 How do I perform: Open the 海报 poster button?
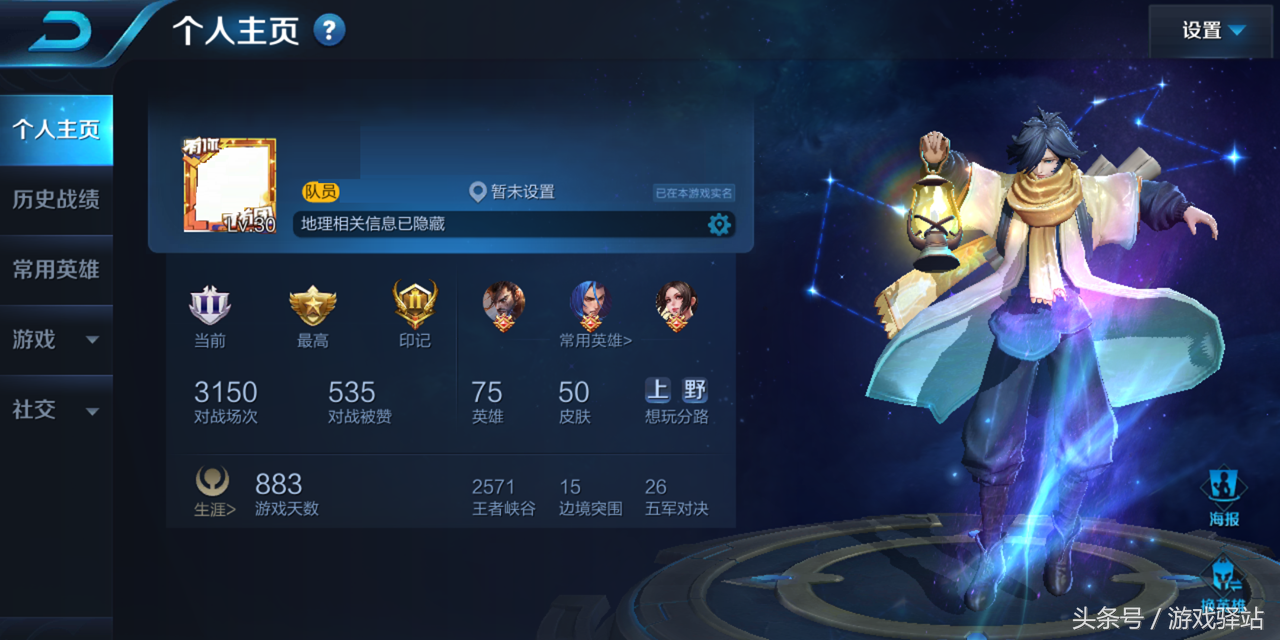click(1224, 497)
